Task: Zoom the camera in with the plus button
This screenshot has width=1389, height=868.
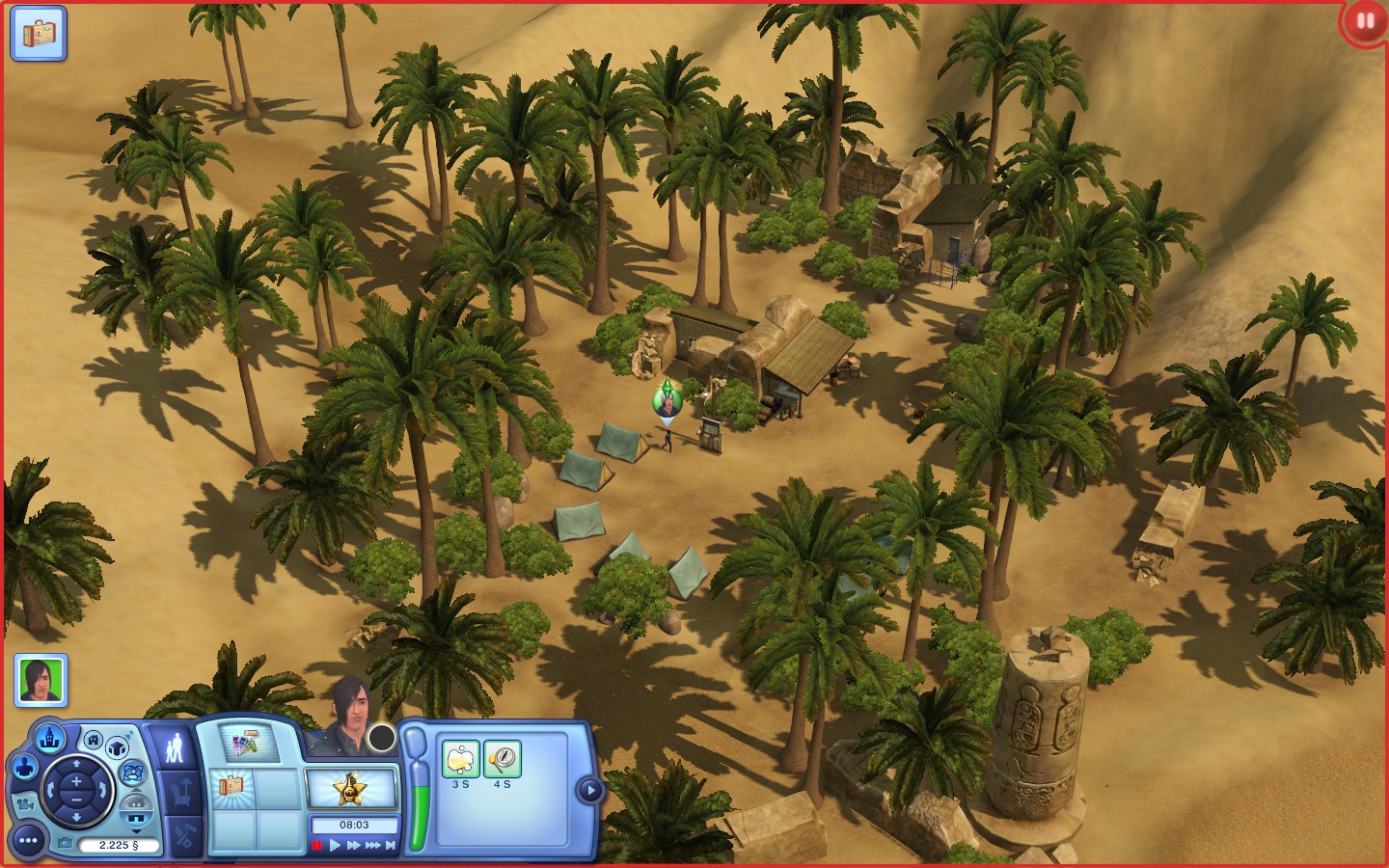Action: click(76, 780)
